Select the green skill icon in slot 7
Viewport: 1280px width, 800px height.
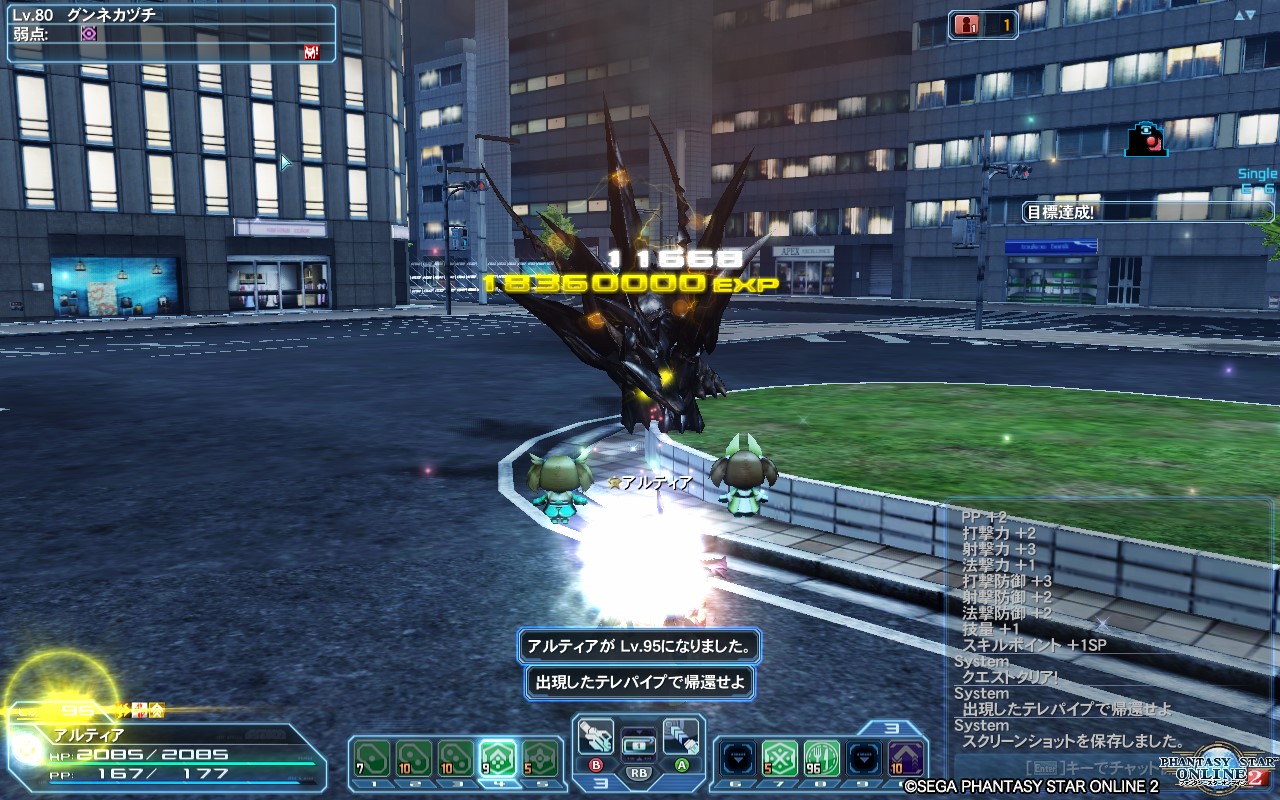tap(778, 757)
